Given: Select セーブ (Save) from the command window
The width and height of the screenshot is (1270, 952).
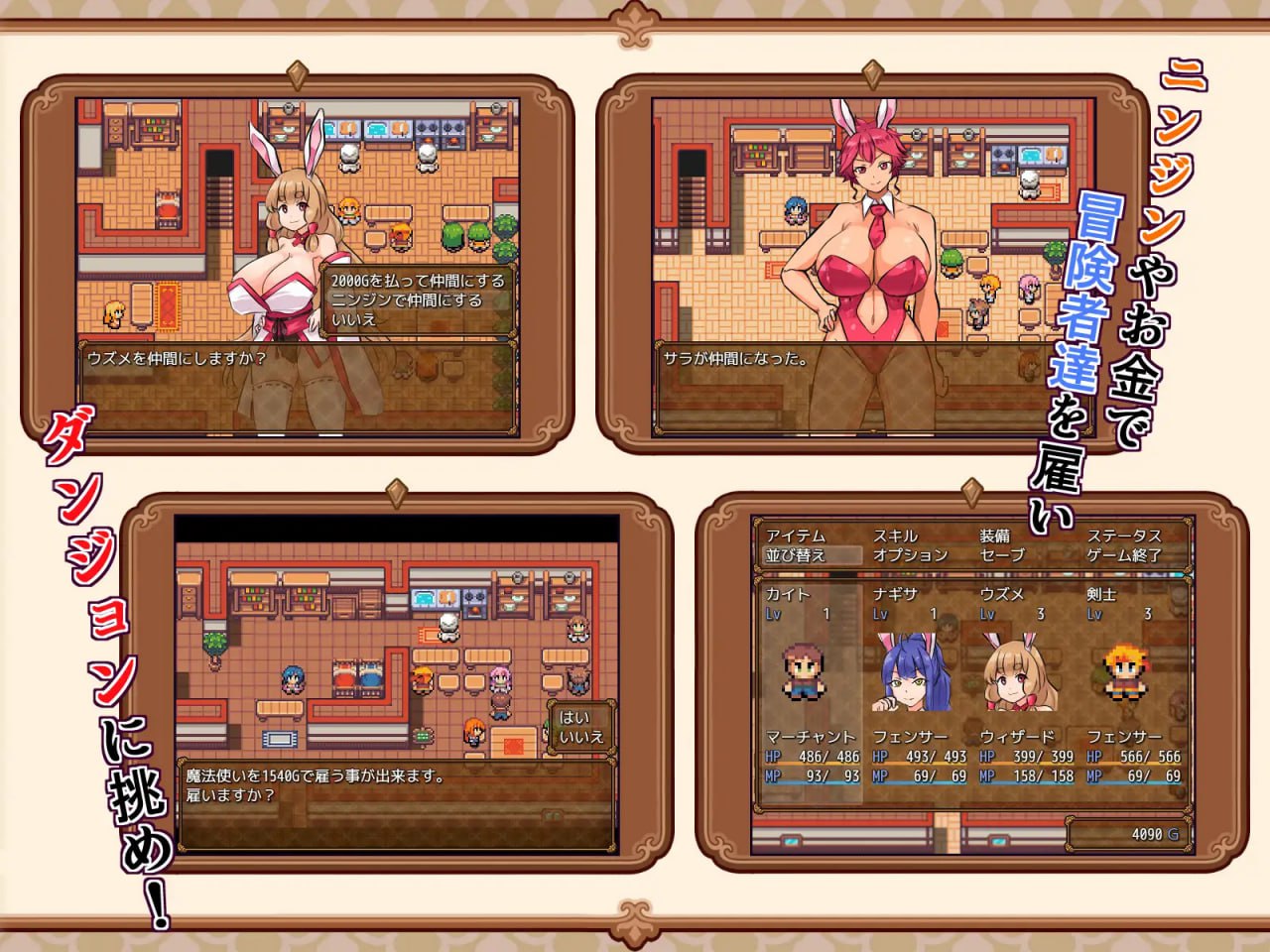Looking at the screenshot, I should point(999,555).
